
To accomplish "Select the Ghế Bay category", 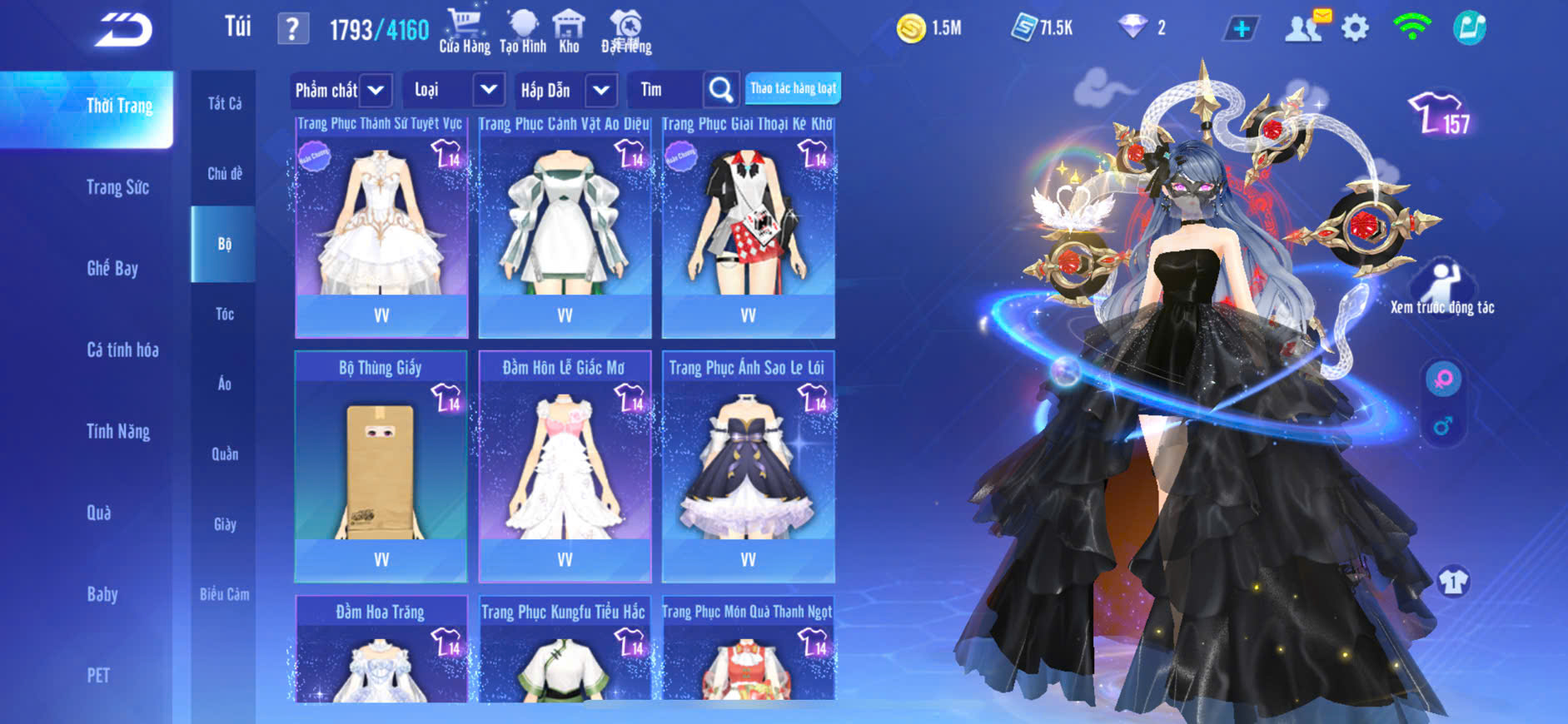I will click(x=112, y=268).
